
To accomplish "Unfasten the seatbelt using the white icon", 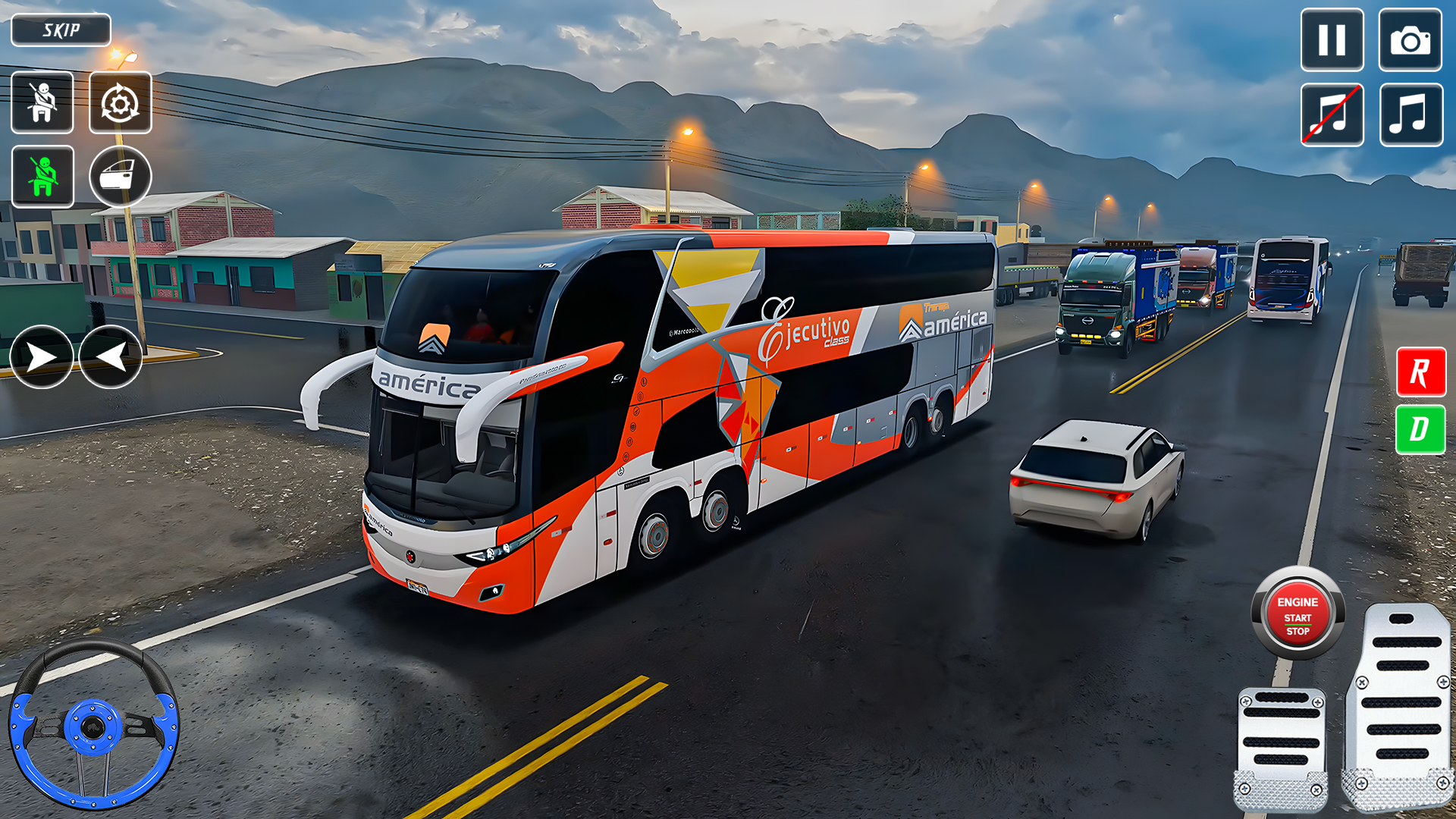I will [42, 102].
